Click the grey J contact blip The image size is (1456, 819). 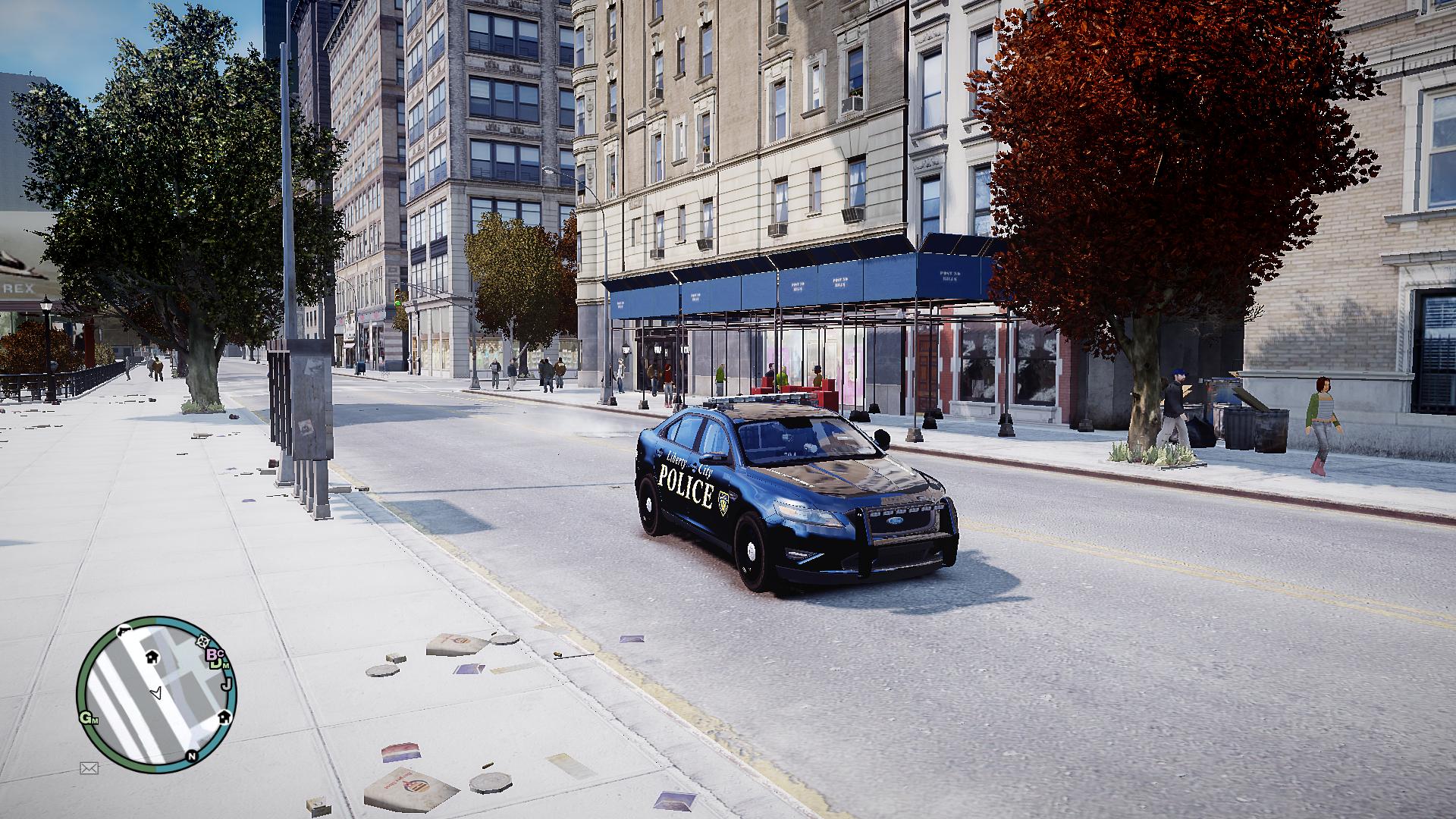[225, 685]
